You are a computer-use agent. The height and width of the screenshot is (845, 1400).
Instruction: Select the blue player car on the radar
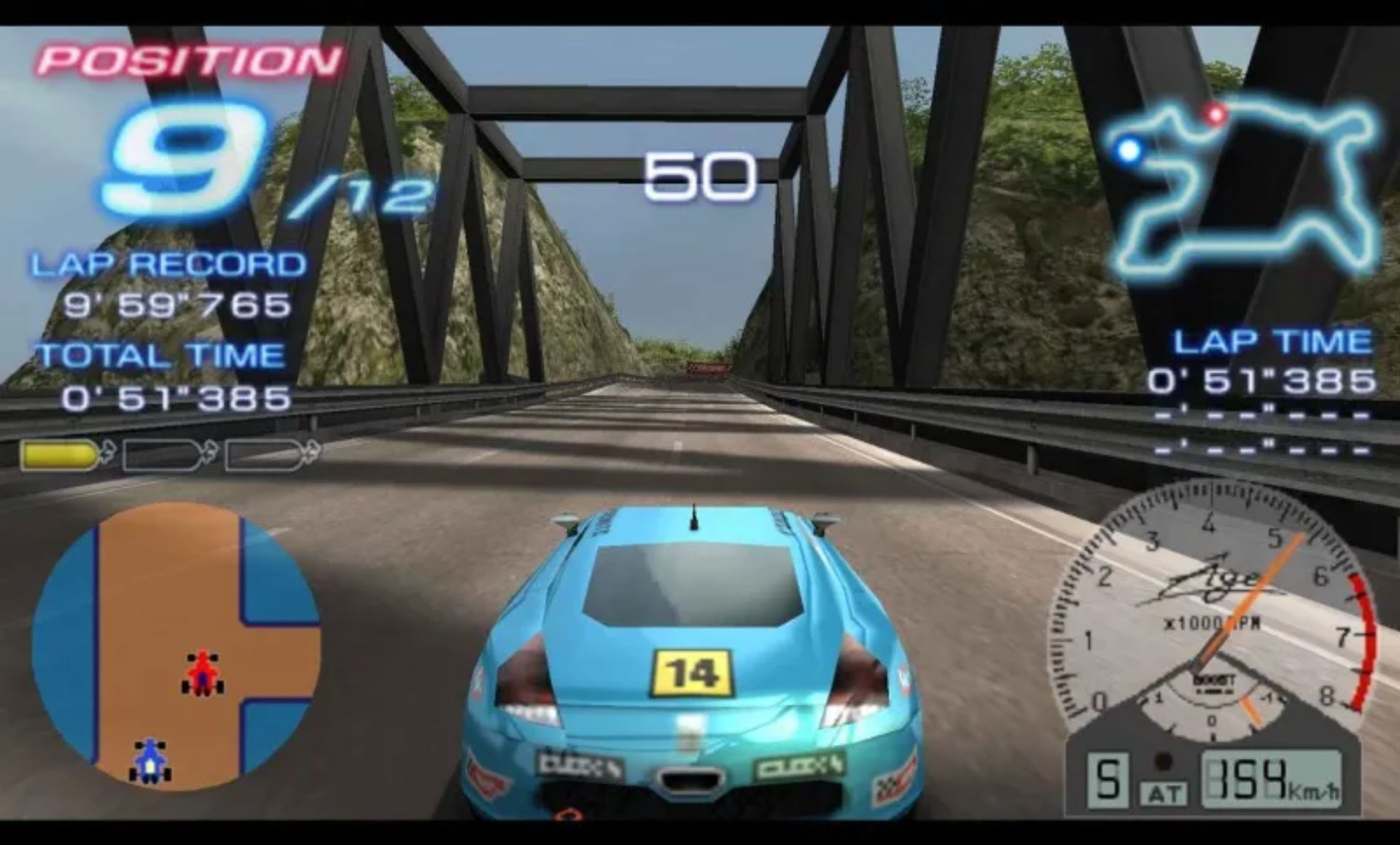click(150, 760)
